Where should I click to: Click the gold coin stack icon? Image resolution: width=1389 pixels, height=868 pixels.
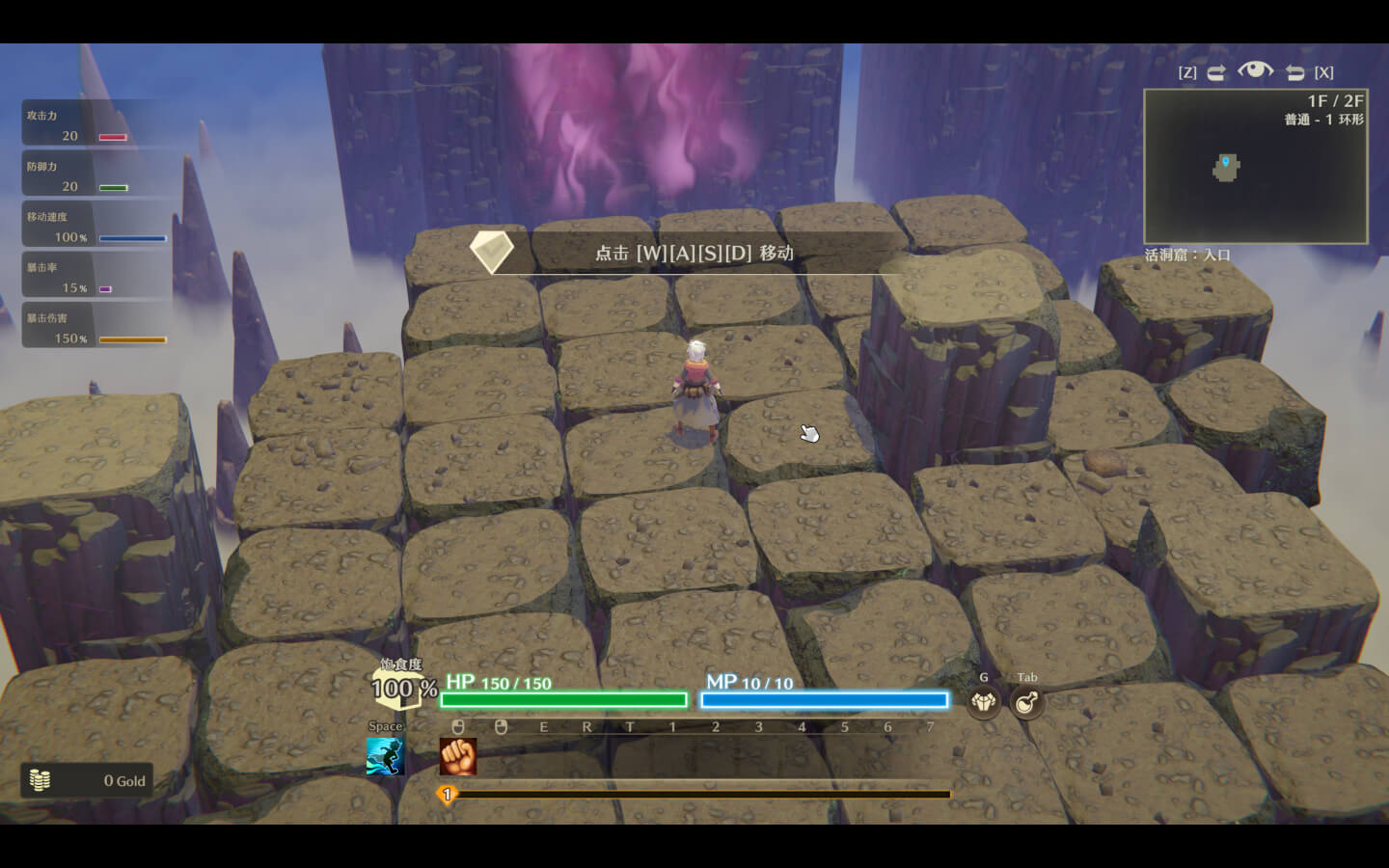pyautogui.click(x=40, y=780)
